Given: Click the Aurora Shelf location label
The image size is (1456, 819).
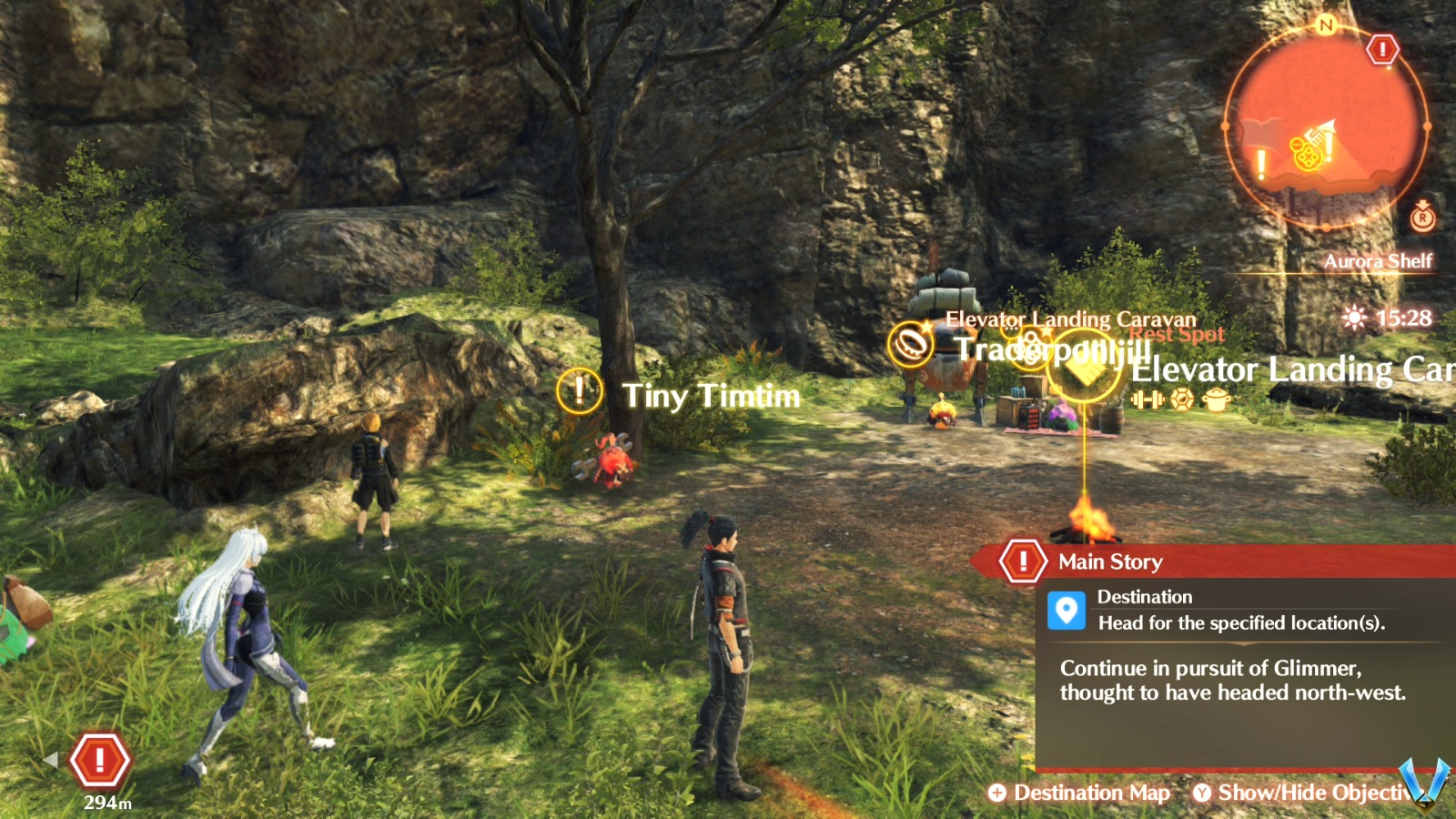Looking at the screenshot, I should tap(1380, 260).
